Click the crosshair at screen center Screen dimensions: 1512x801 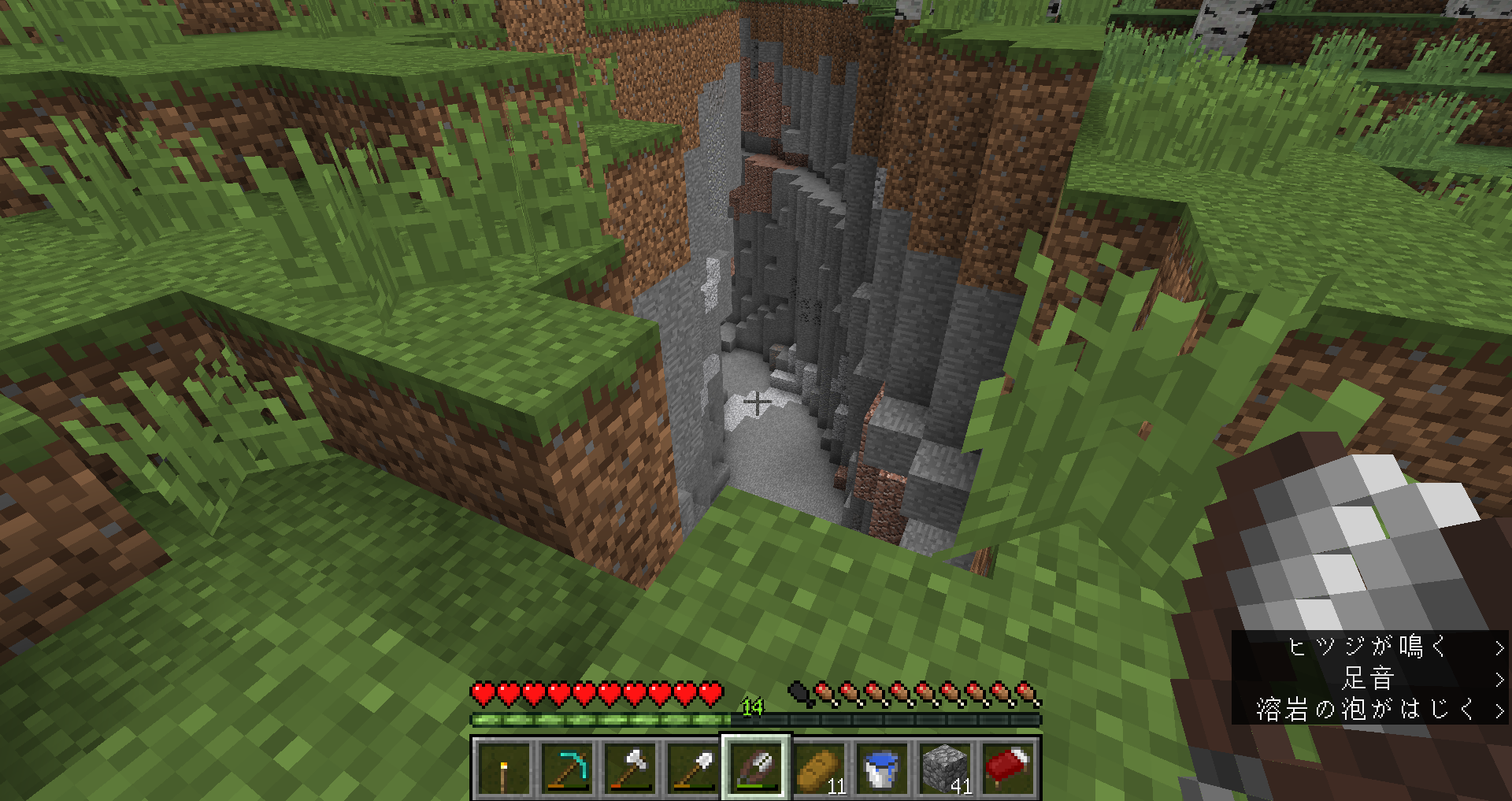click(x=756, y=401)
